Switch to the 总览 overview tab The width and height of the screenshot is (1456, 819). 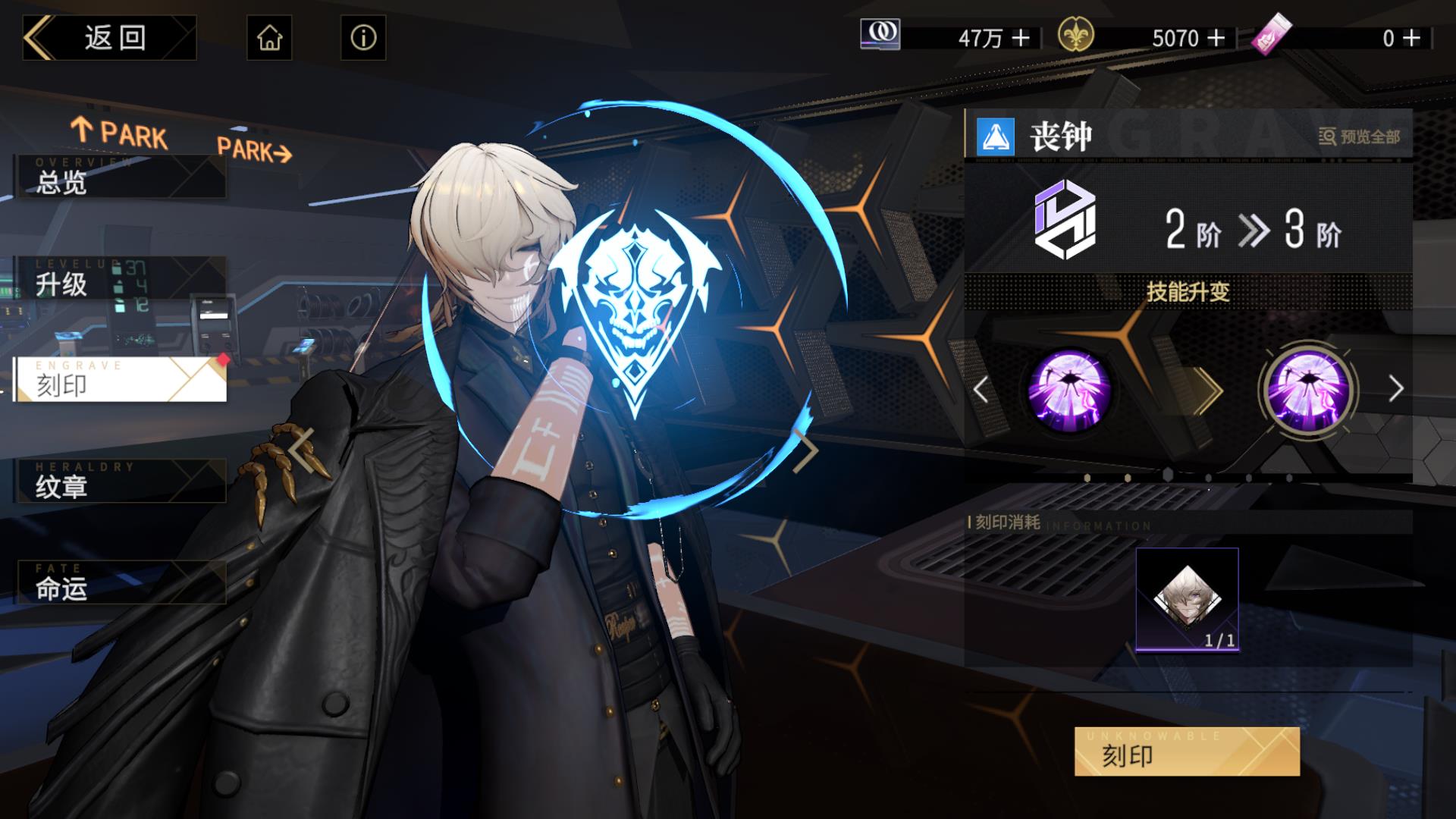[120, 178]
